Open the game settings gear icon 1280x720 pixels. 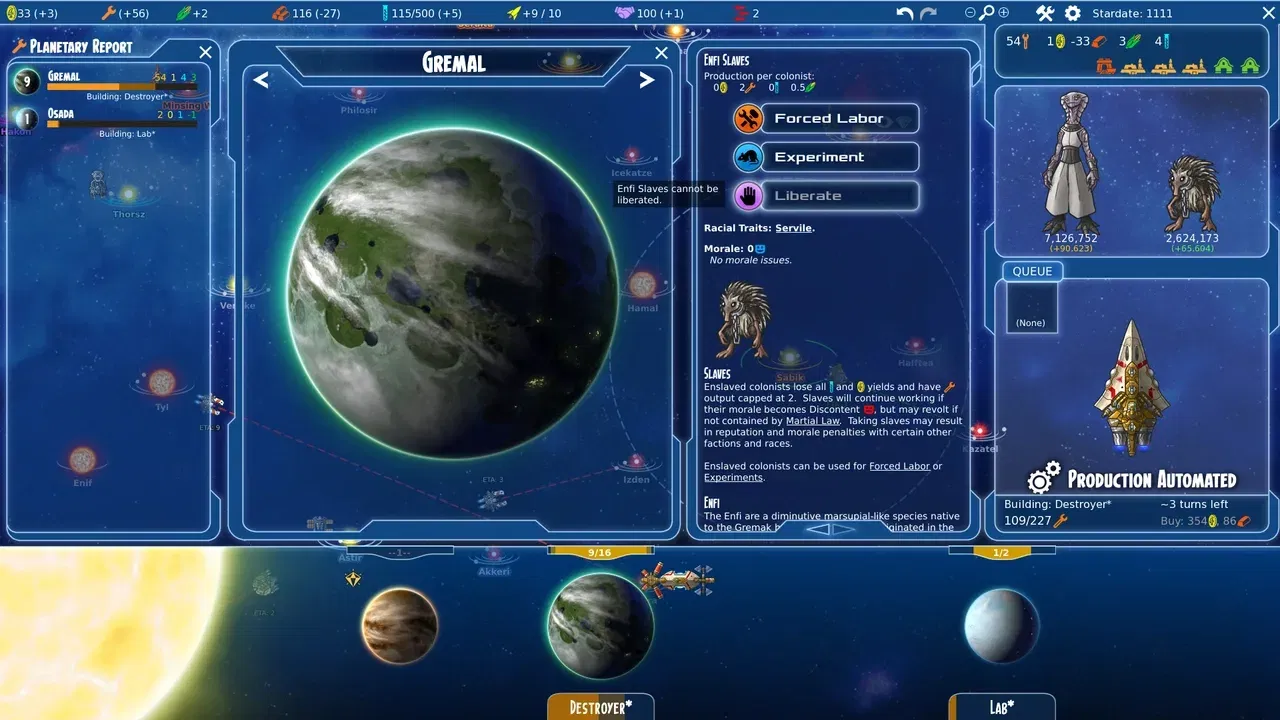pos(1070,13)
